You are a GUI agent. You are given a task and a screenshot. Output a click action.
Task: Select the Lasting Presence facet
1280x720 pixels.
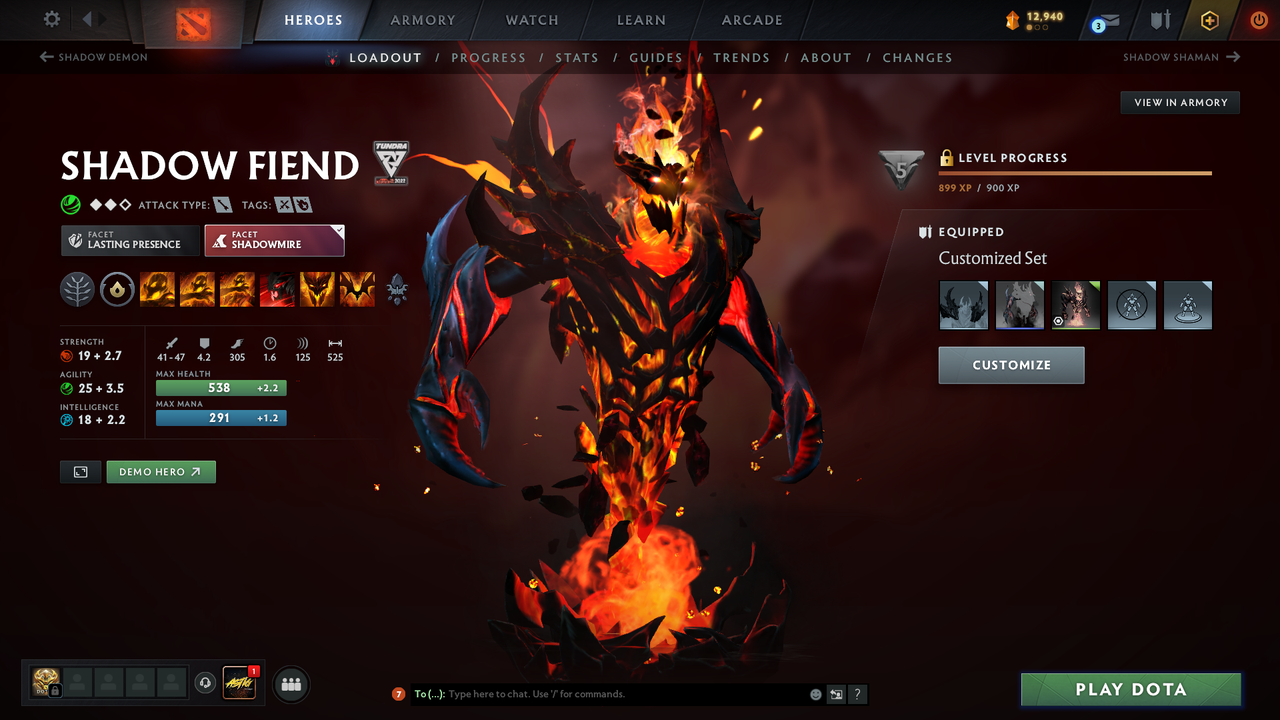(130, 240)
